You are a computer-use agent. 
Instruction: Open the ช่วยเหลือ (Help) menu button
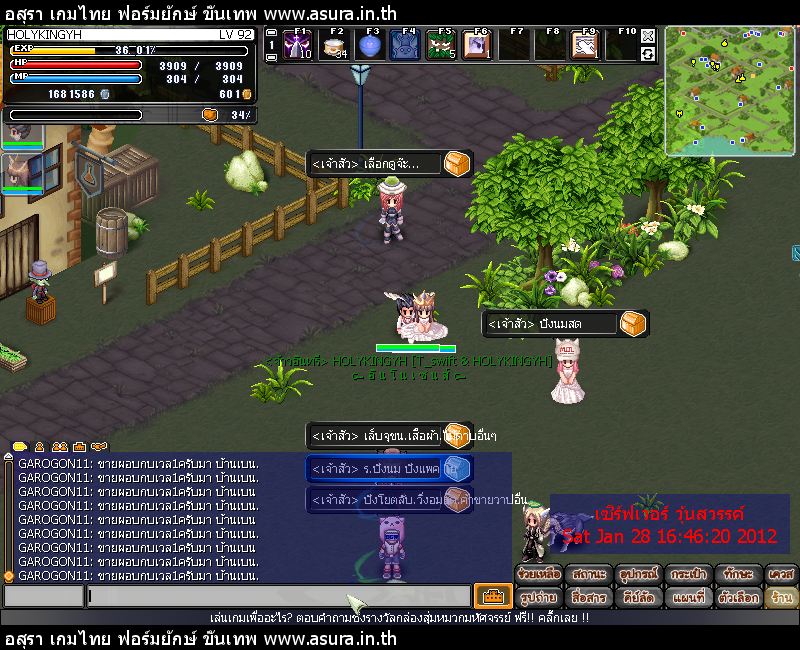click(x=540, y=575)
